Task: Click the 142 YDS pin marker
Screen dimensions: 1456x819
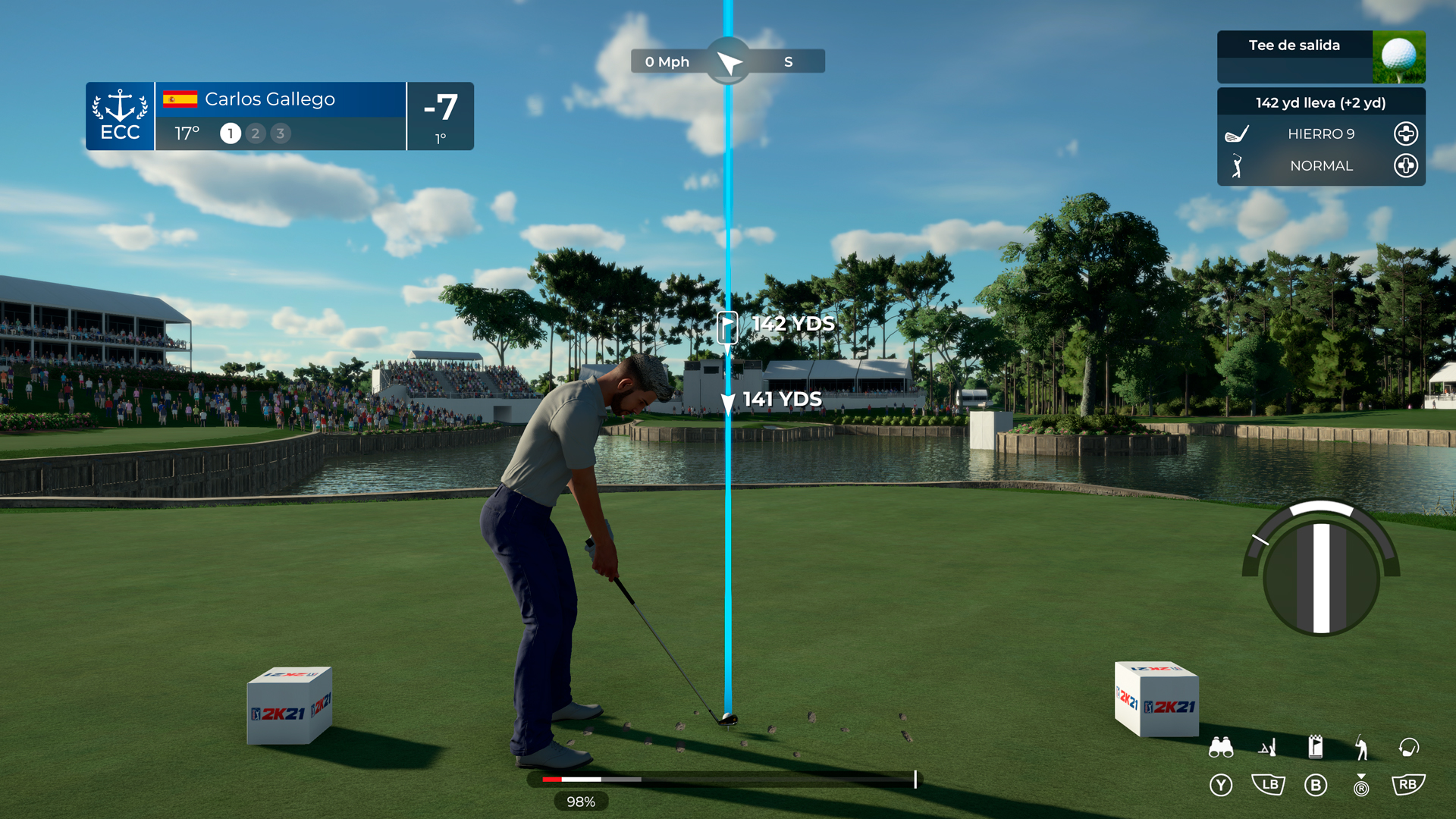Action: tap(728, 326)
